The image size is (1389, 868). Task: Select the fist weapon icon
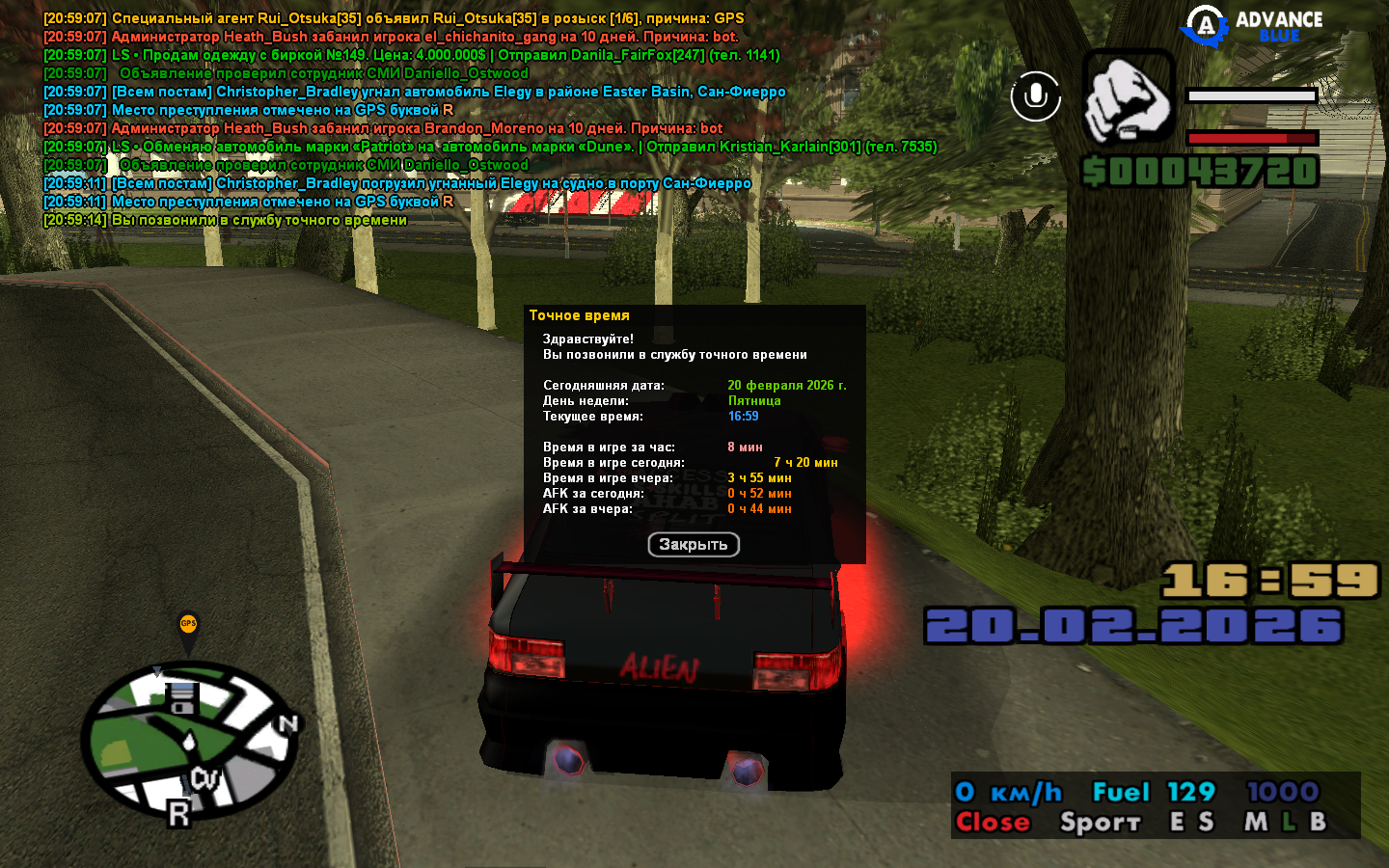[x=1129, y=97]
